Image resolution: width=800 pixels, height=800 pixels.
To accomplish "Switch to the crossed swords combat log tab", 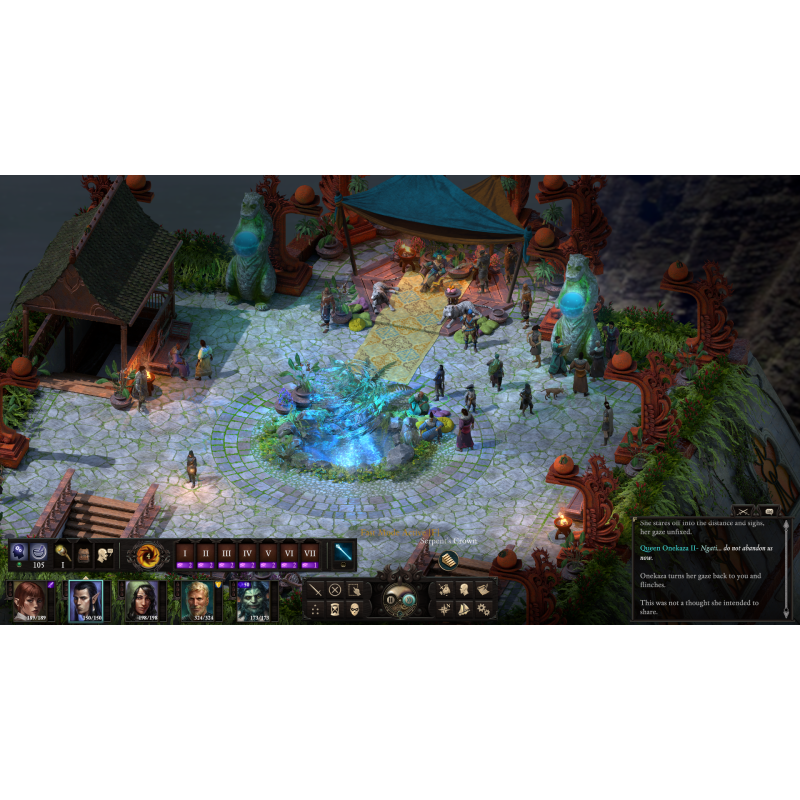I will tap(742, 511).
